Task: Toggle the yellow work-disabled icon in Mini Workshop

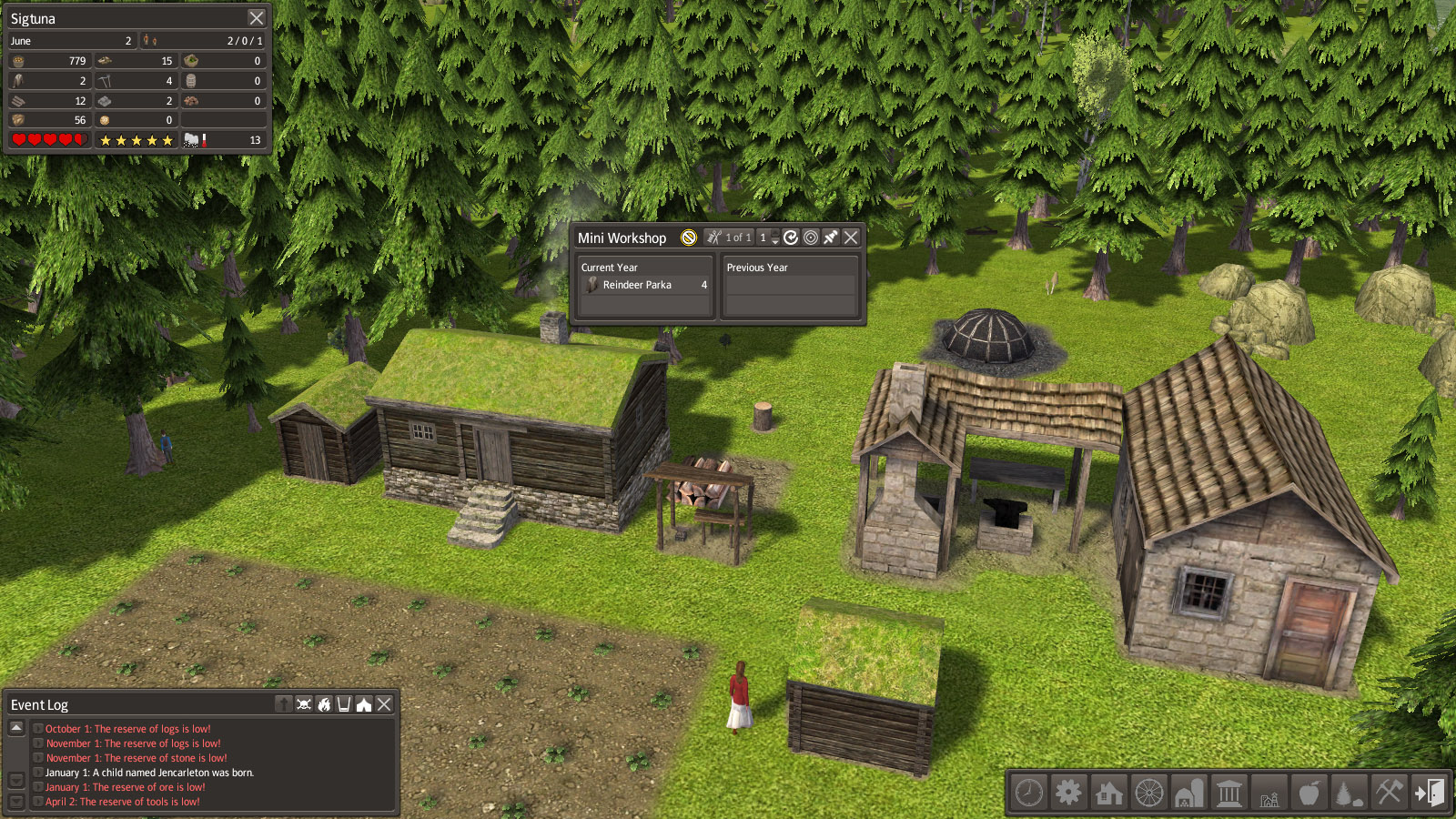Action: coord(689,238)
